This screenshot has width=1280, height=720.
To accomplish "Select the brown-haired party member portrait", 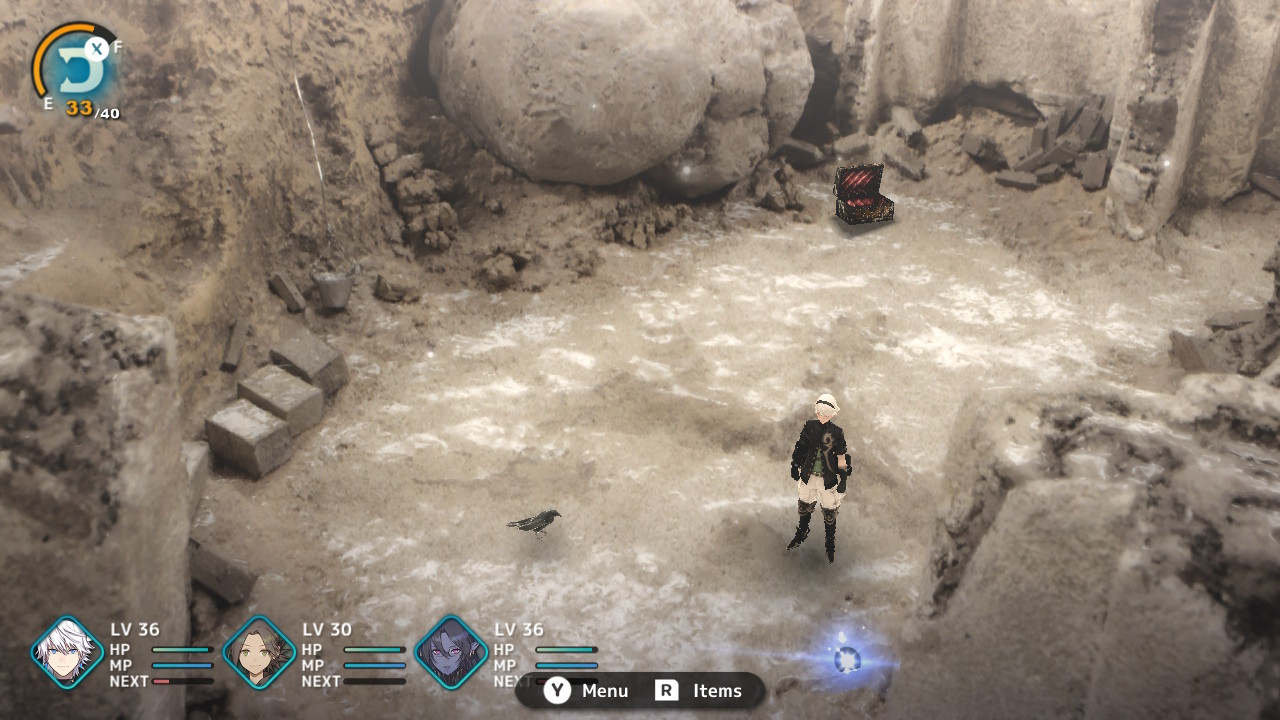I will click(x=259, y=653).
